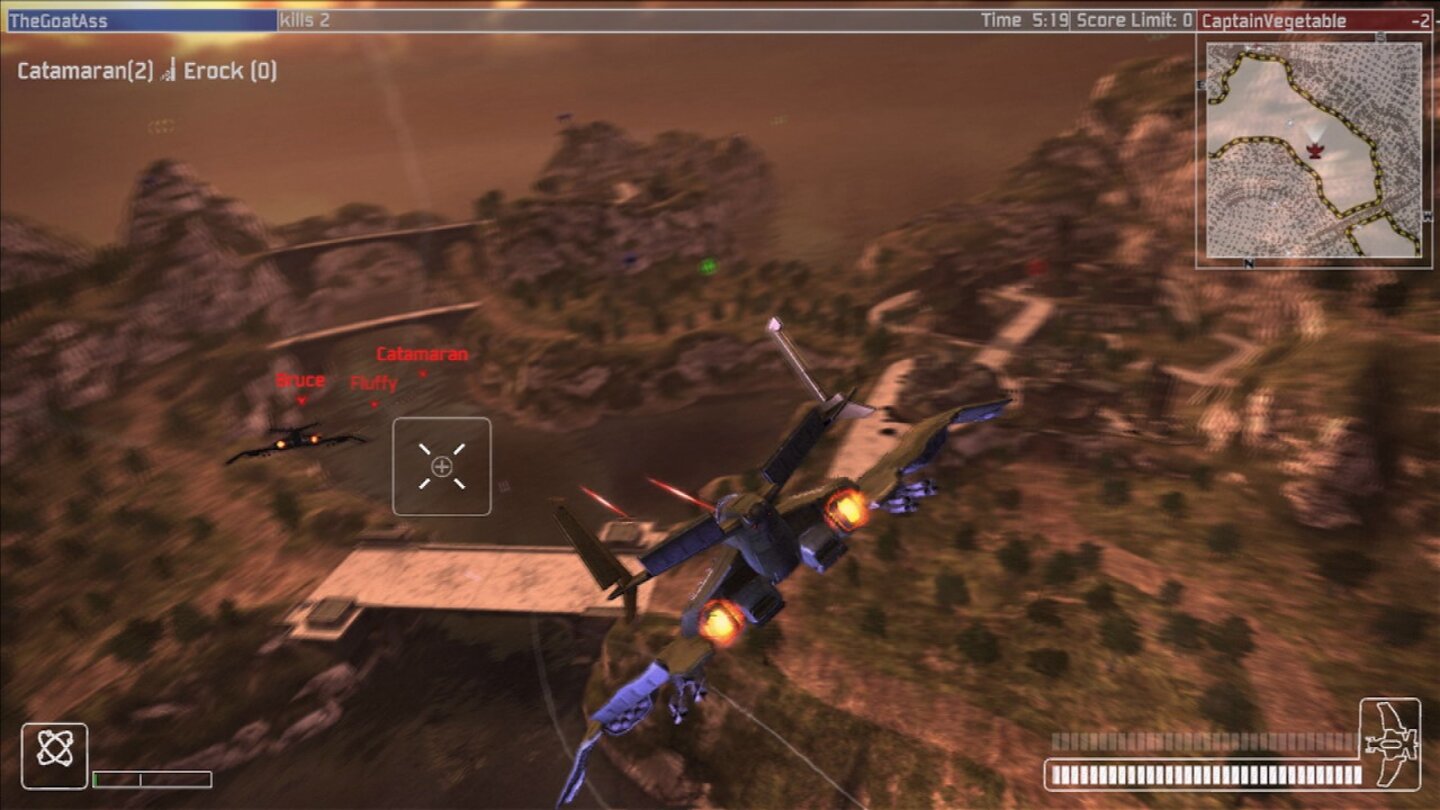Image resolution: width=1440 pixels, height=810 pixels.
Task: Click the aircraft status icon bottom-right
Action: [x=1388, y=747]
